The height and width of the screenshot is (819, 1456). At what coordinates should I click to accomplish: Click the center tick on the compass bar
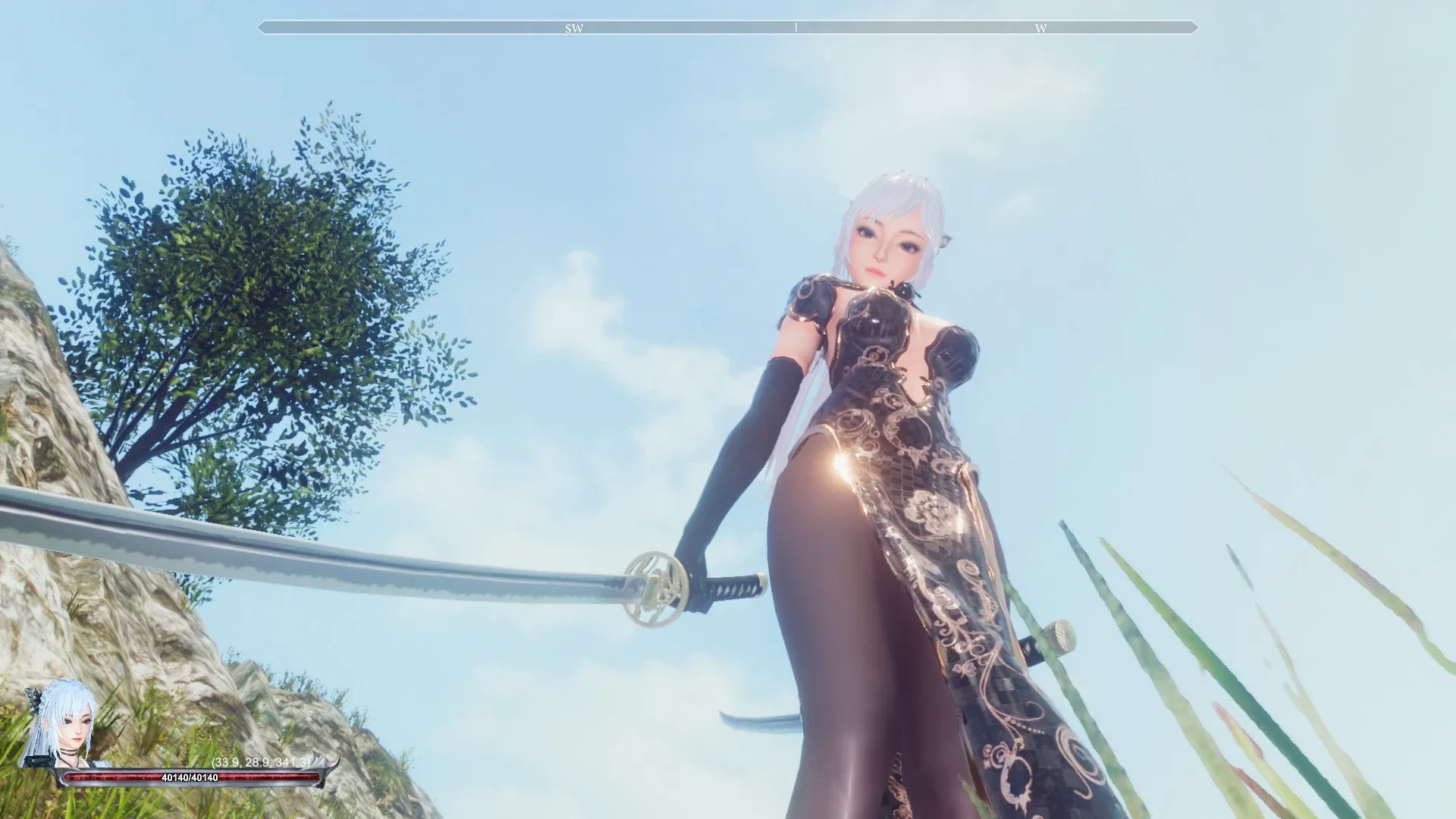(x=796, y=27)
